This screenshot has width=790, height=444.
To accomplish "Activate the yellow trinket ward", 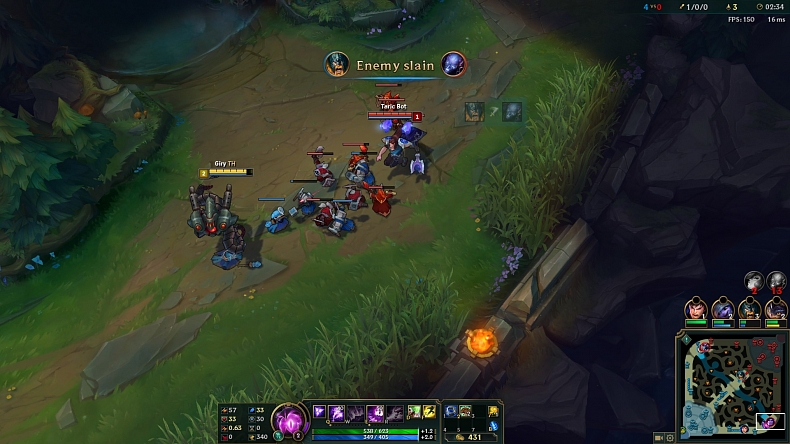I will (493, 411).
